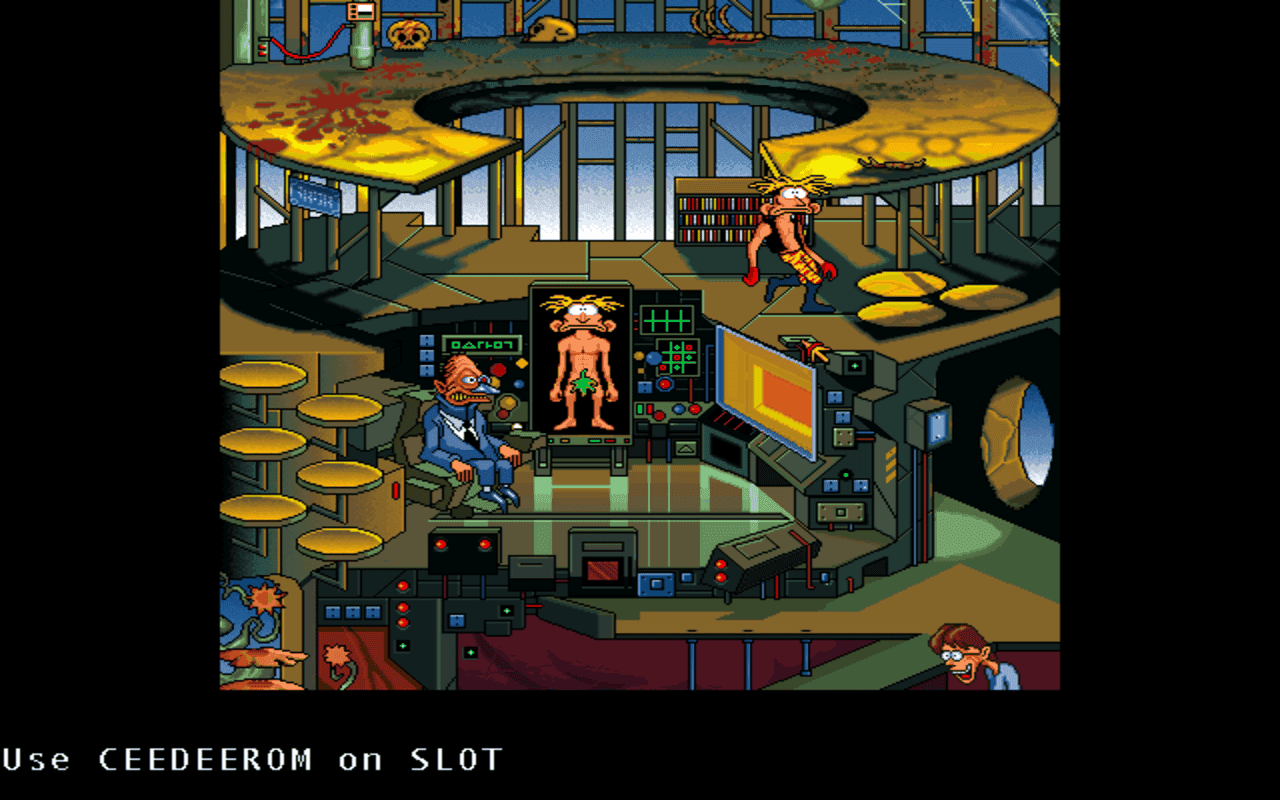Click the bookshelf behind the running man

click(715, 215)
